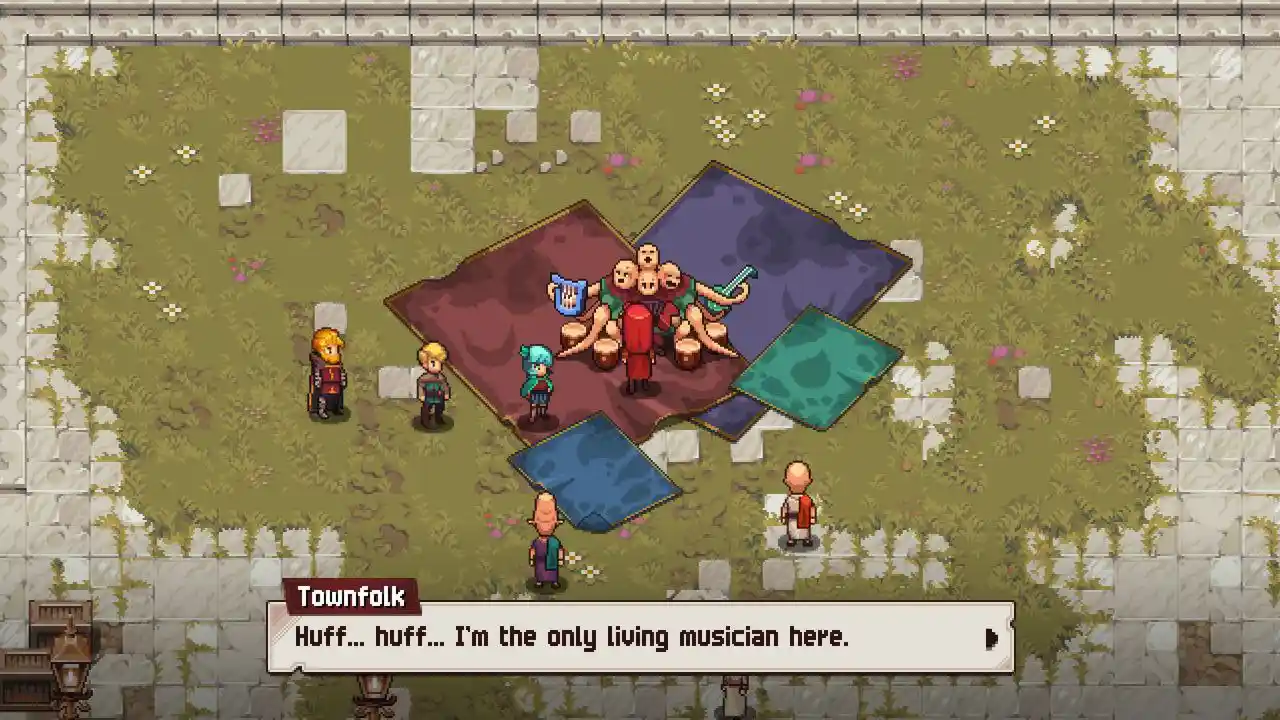Click the Townfolk name tag
Screen dimensions: 1280x720
pos(352,597)
